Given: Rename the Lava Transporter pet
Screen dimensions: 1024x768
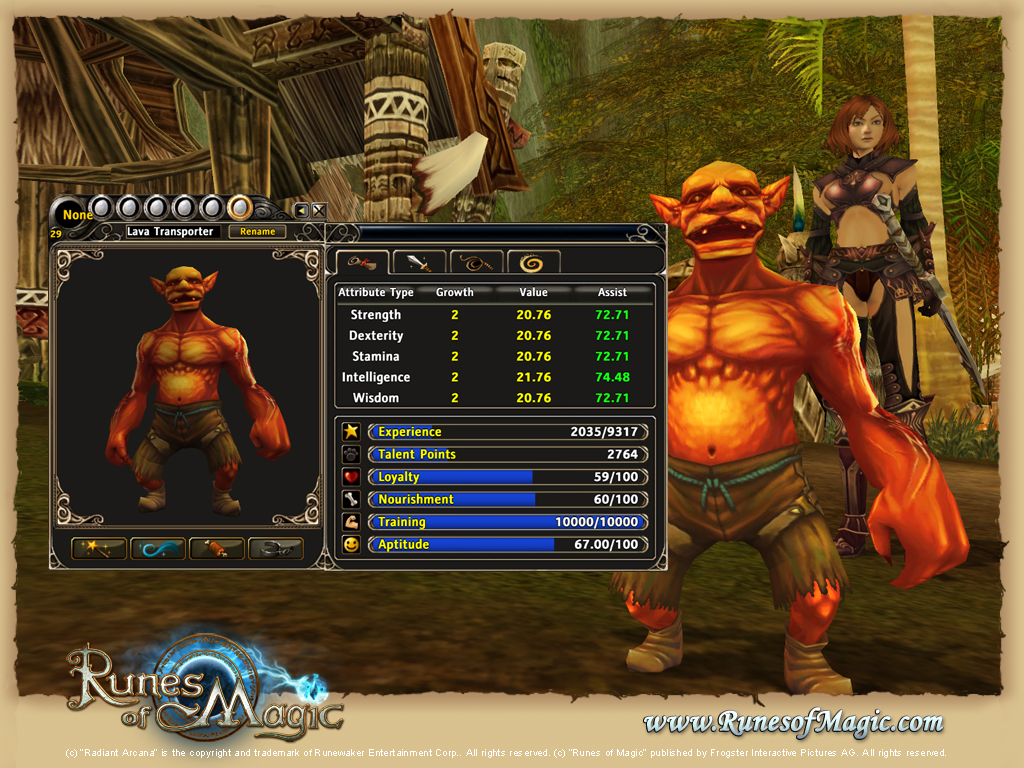Looking at the screenshot, I should pos(257,231).
